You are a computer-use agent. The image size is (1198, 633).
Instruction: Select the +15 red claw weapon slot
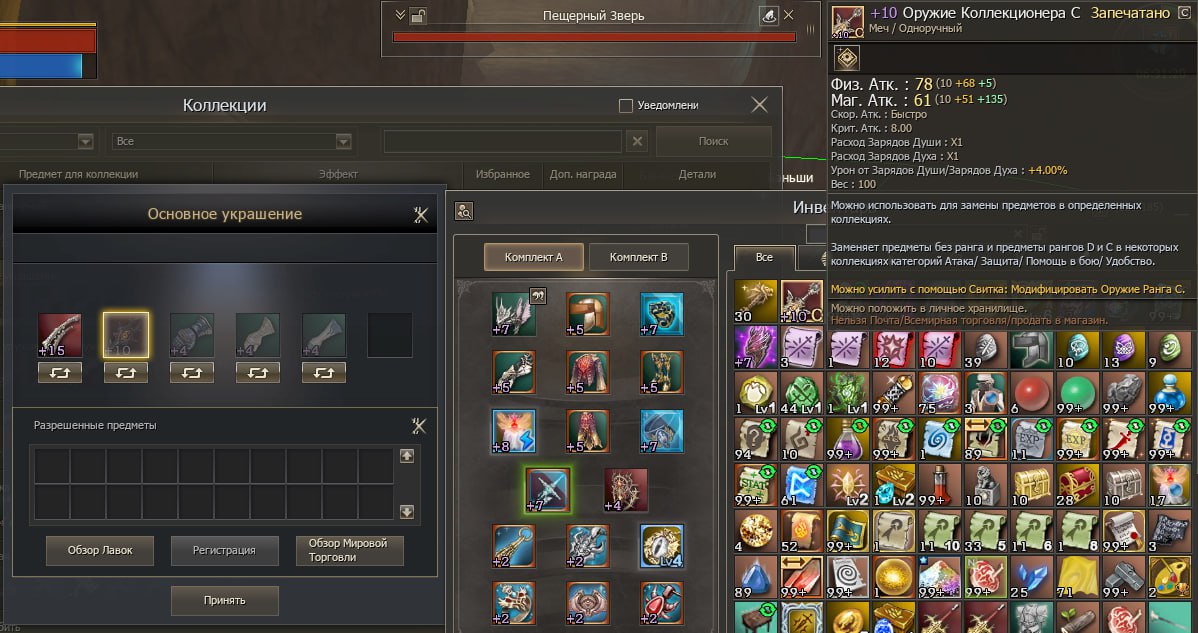click(59, 335)
